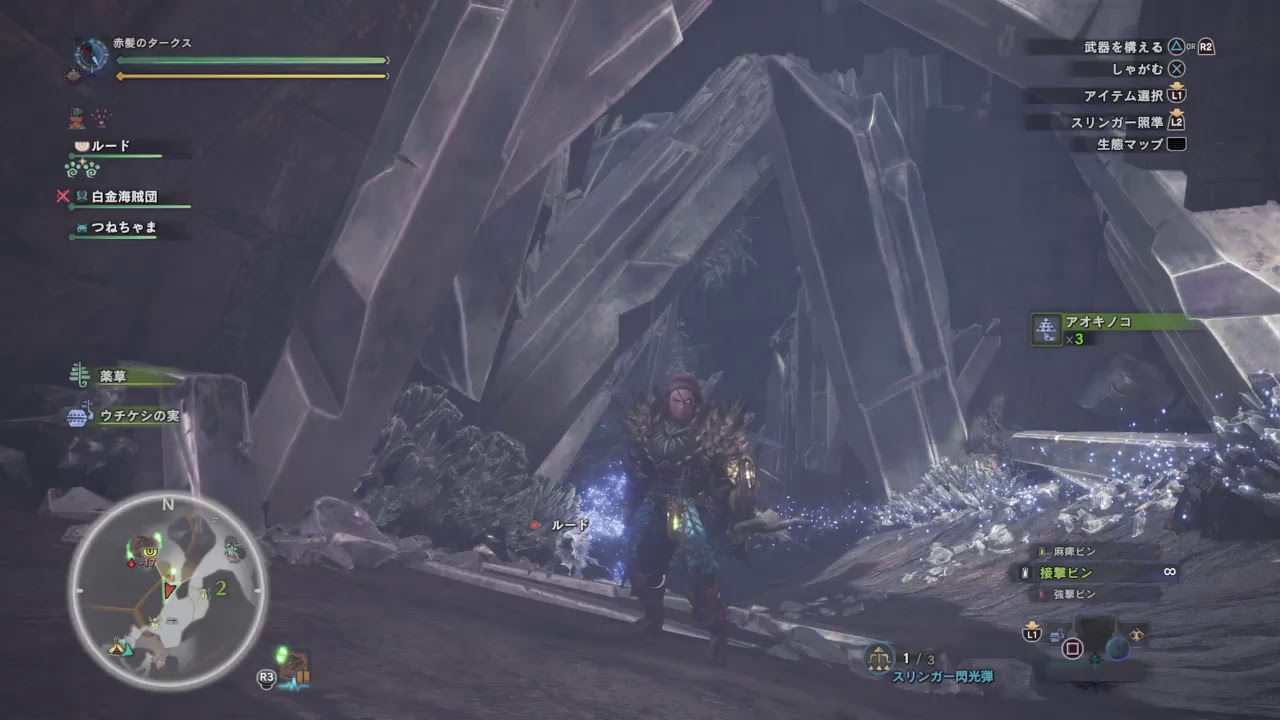The width and height of the screenshot is (1280, 720).
Task: Select party member 白金海賊団
Action: [124, 198]
